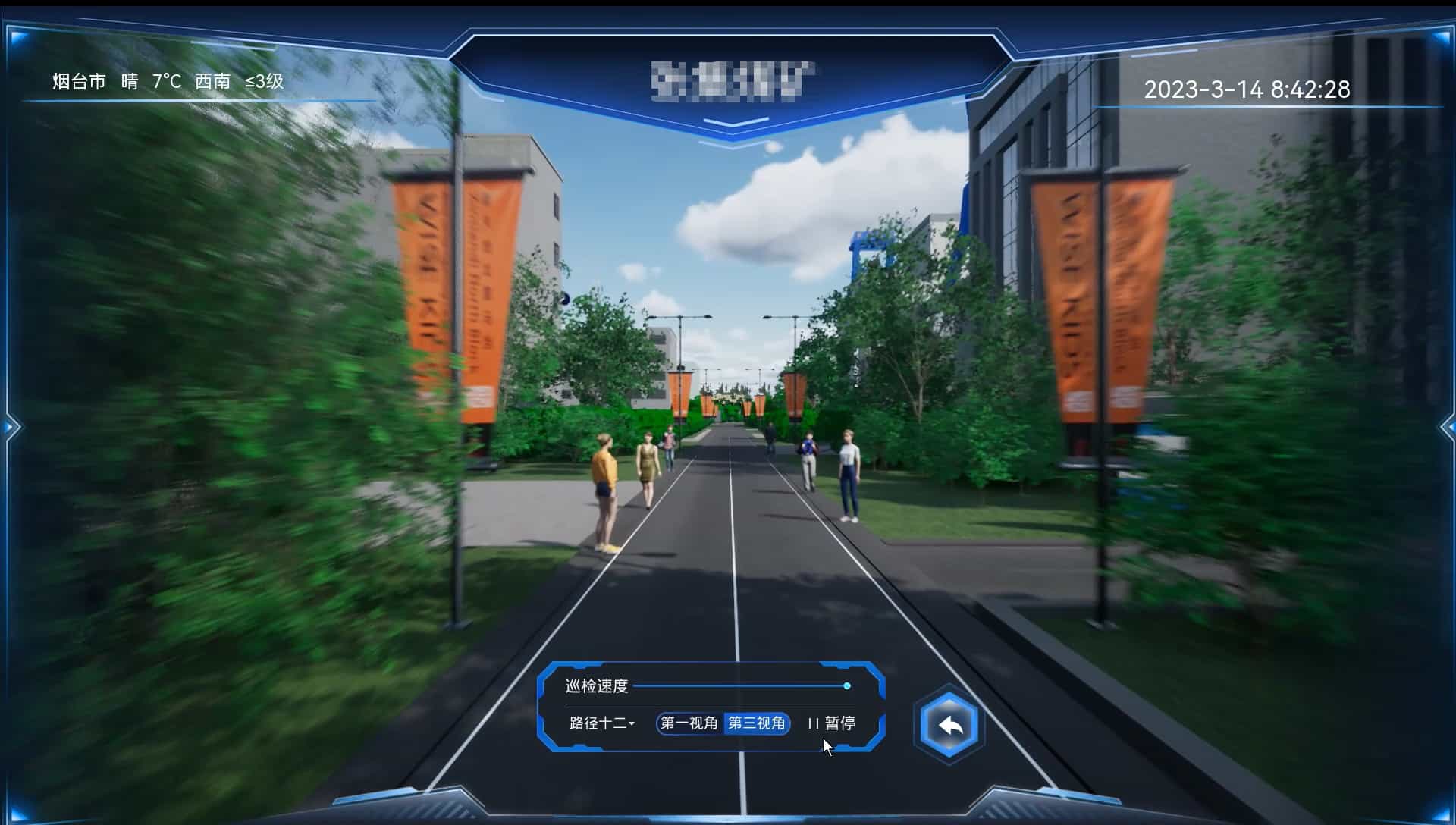Expand the patrol route selection list

[599, 725]
